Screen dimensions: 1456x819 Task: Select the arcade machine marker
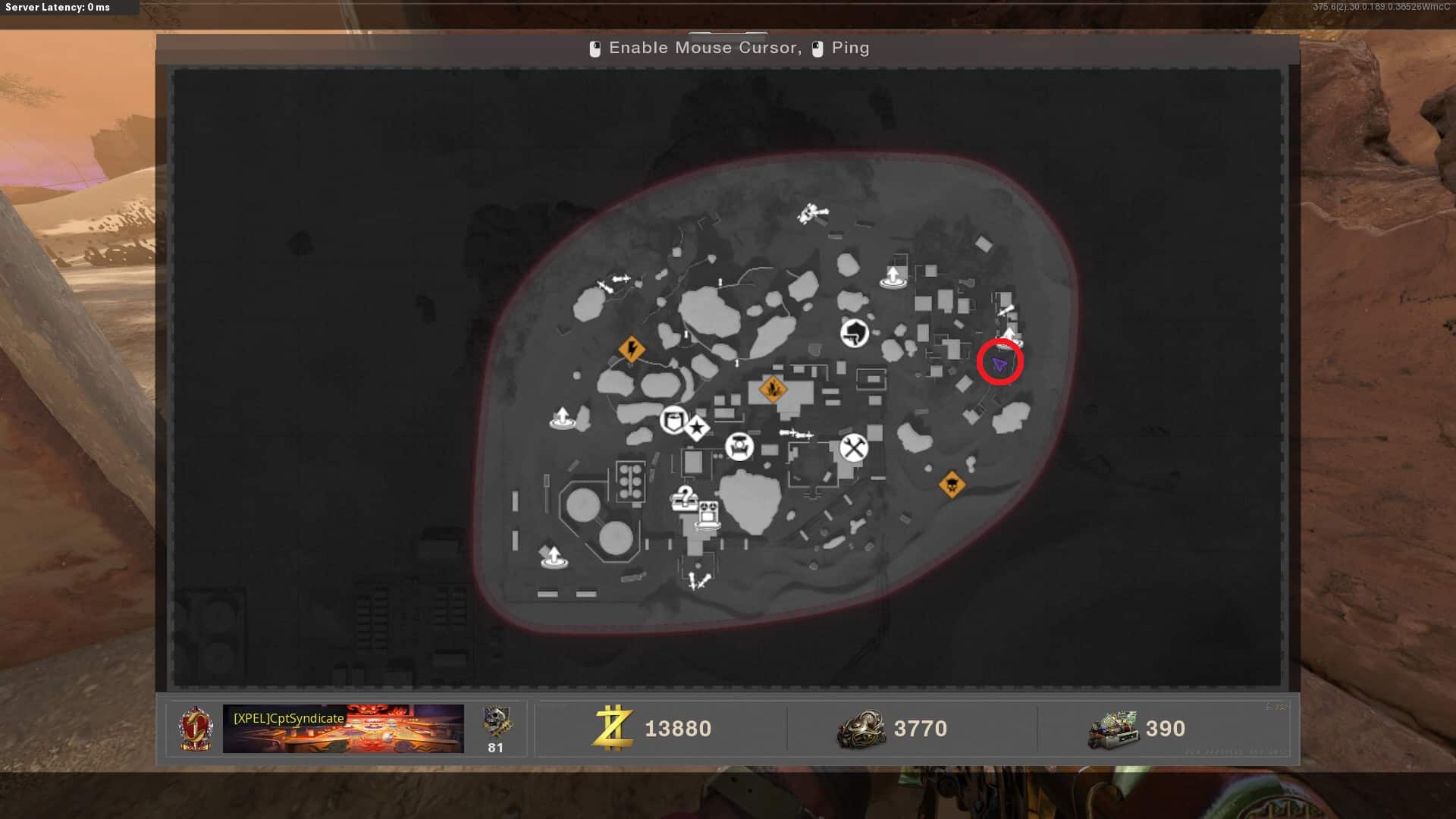coord(708,515)
